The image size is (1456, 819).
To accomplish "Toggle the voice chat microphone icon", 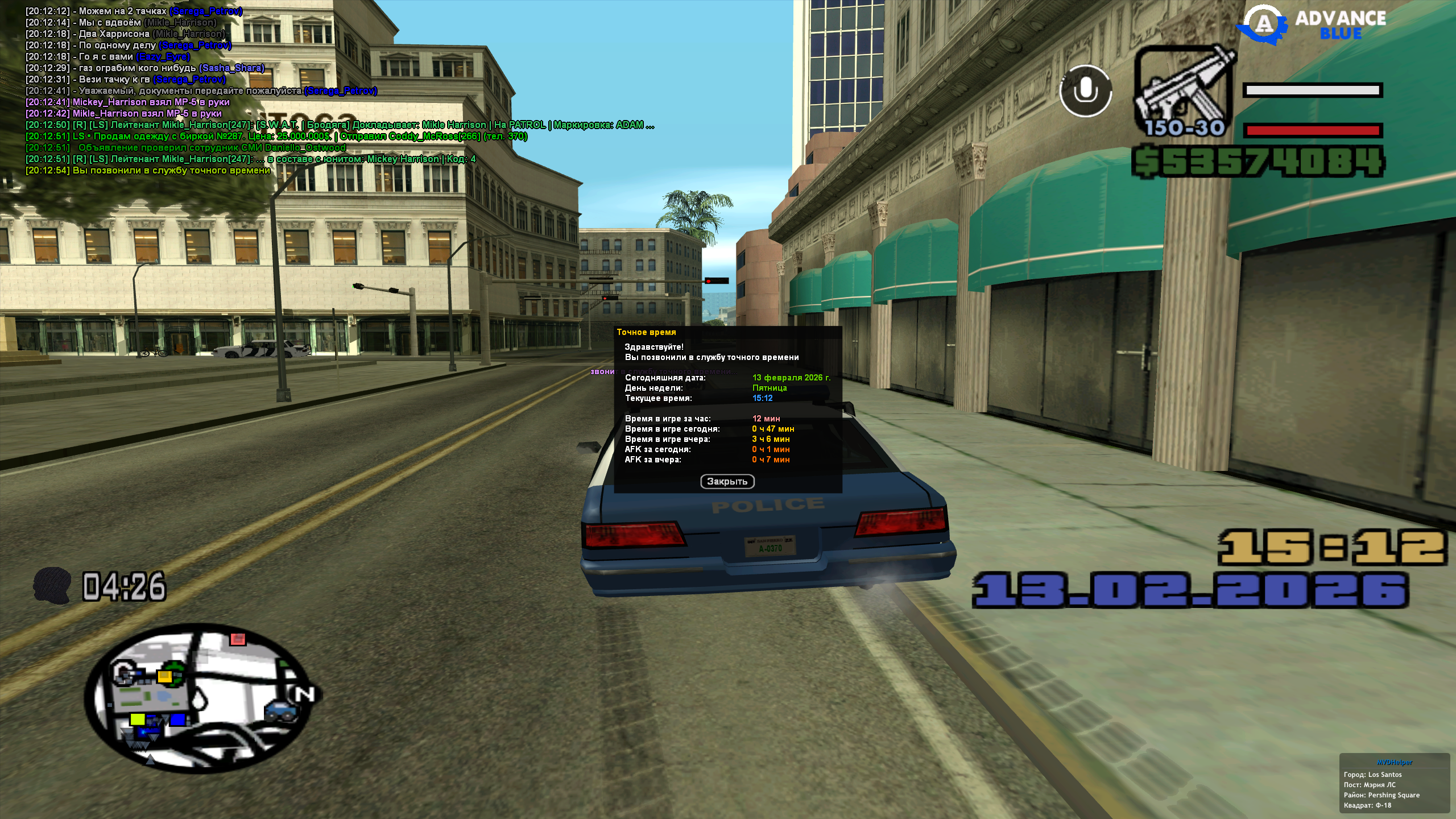I will point(1086,91).
